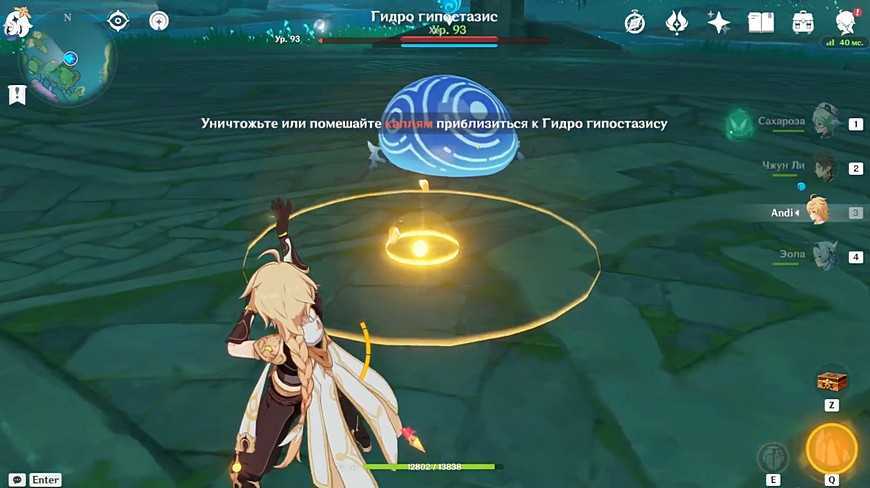
Task: Select the active character Andi
Action: tap(818, 212)
